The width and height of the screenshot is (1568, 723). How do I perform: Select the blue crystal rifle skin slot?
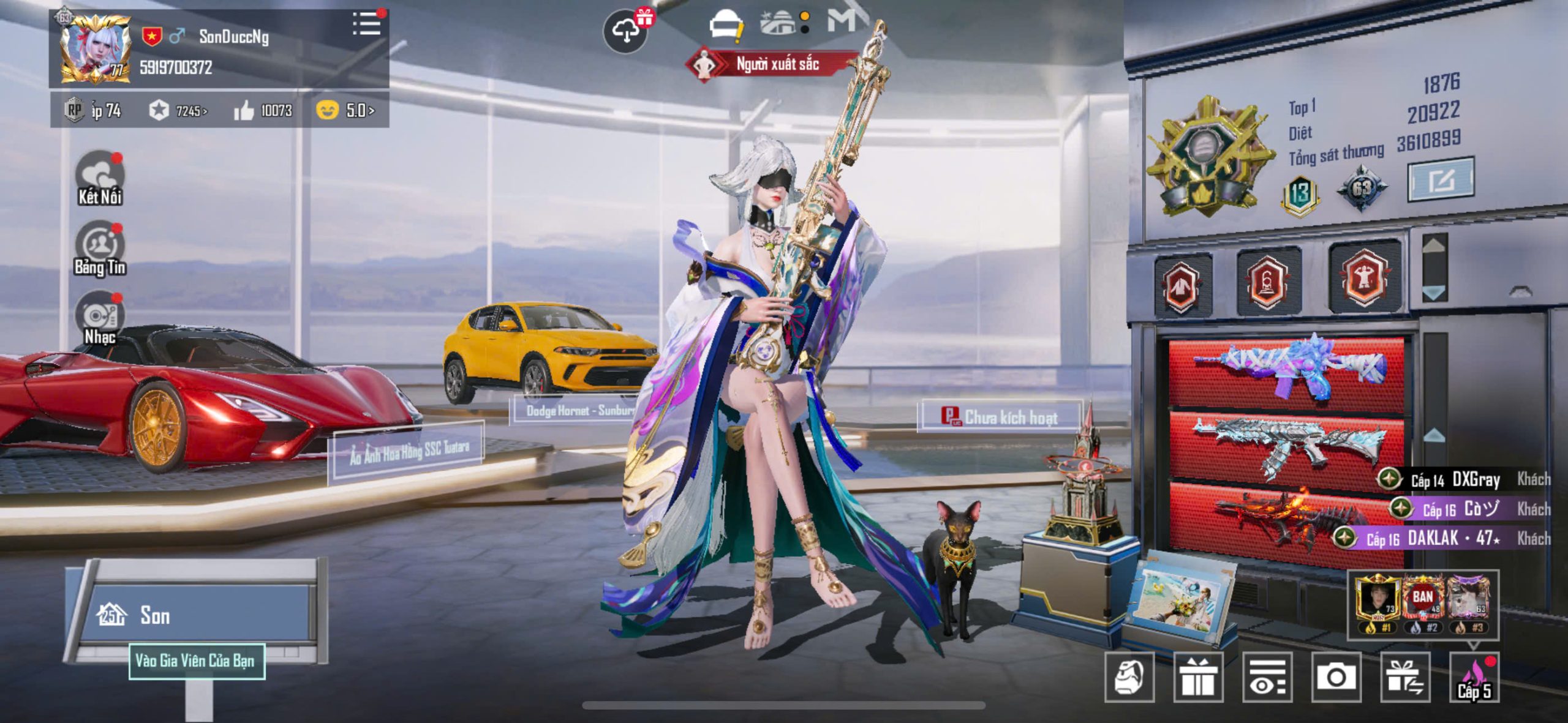(x=1286, y=369)
